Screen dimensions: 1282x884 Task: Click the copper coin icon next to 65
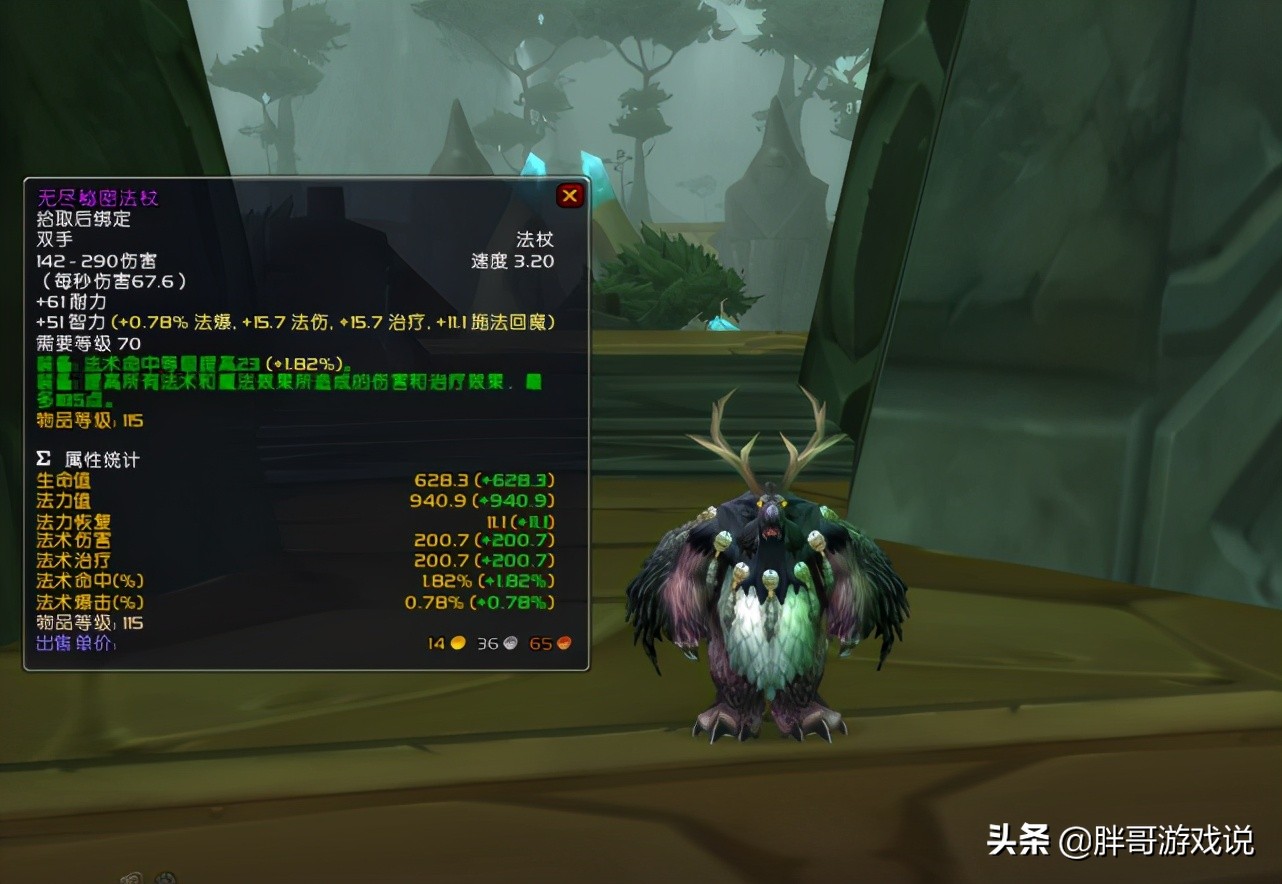coord(565,643)
